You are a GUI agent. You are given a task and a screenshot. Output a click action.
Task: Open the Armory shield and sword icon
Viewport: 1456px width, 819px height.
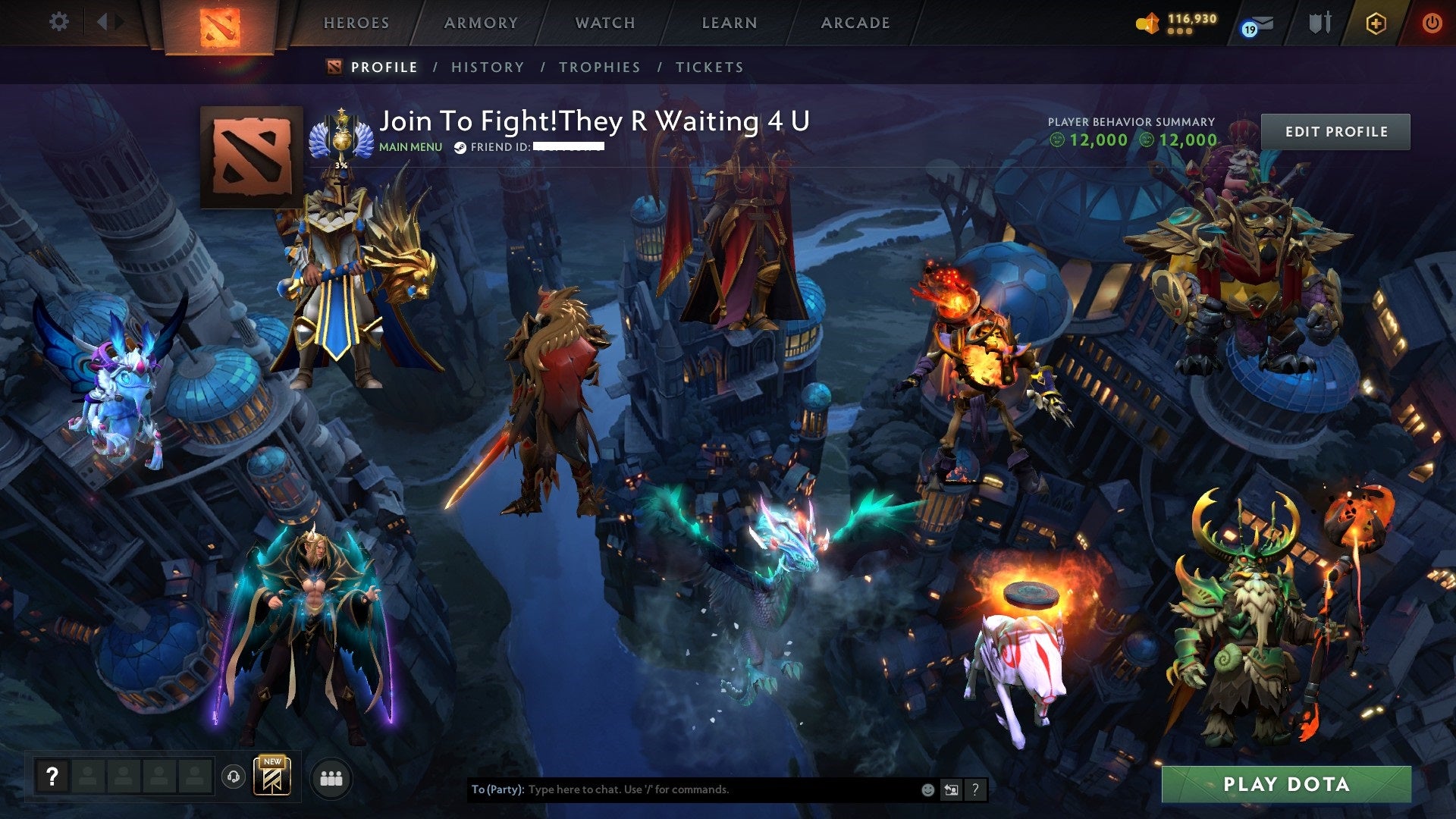pyautogui.click(x=1321, y=21)
